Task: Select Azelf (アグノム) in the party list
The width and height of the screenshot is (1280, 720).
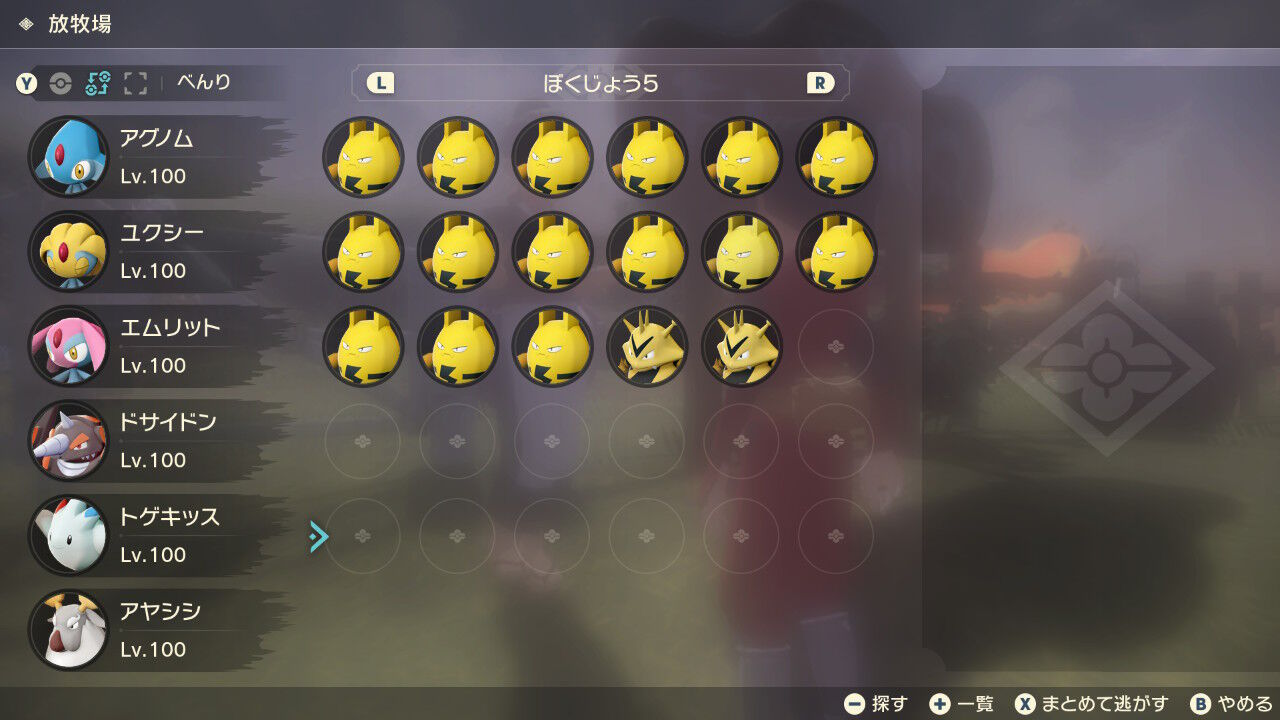Action: pos(140,155)
